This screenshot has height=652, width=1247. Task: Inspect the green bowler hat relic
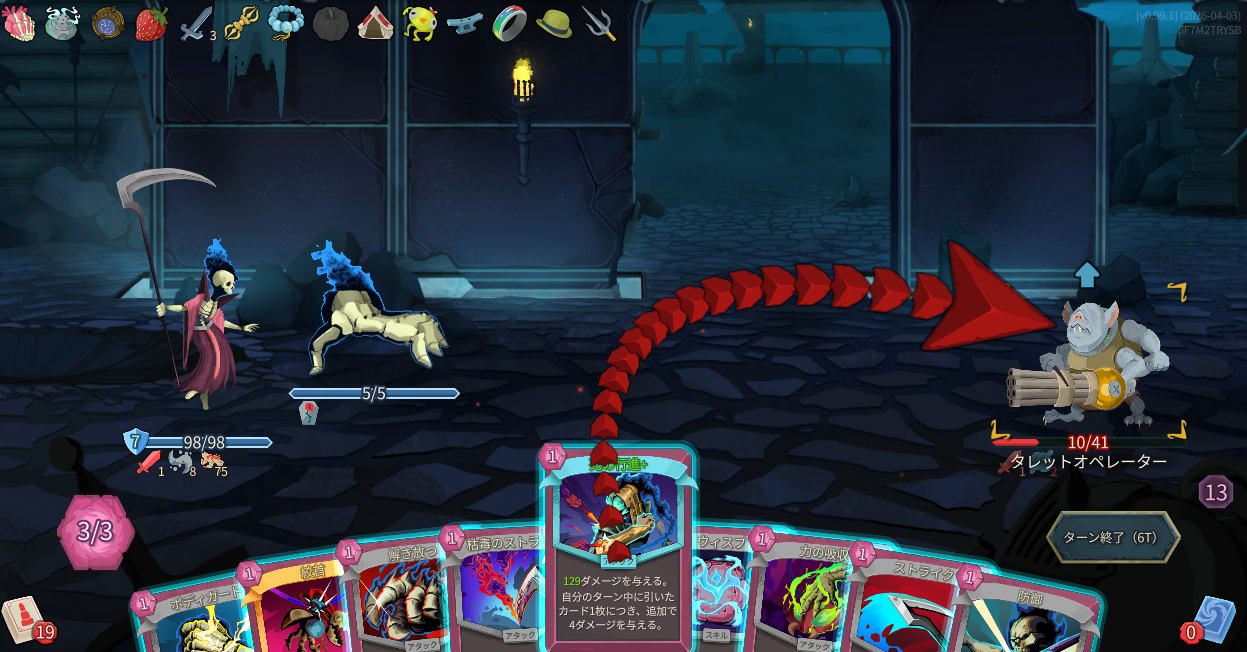(554, 22)
